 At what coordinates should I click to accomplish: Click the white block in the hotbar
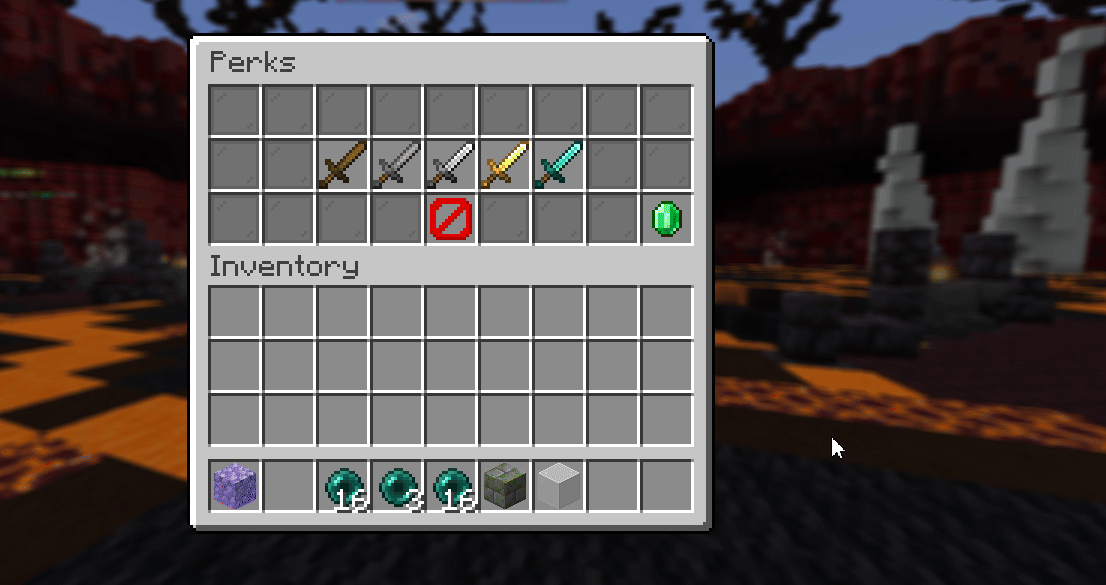559,487
